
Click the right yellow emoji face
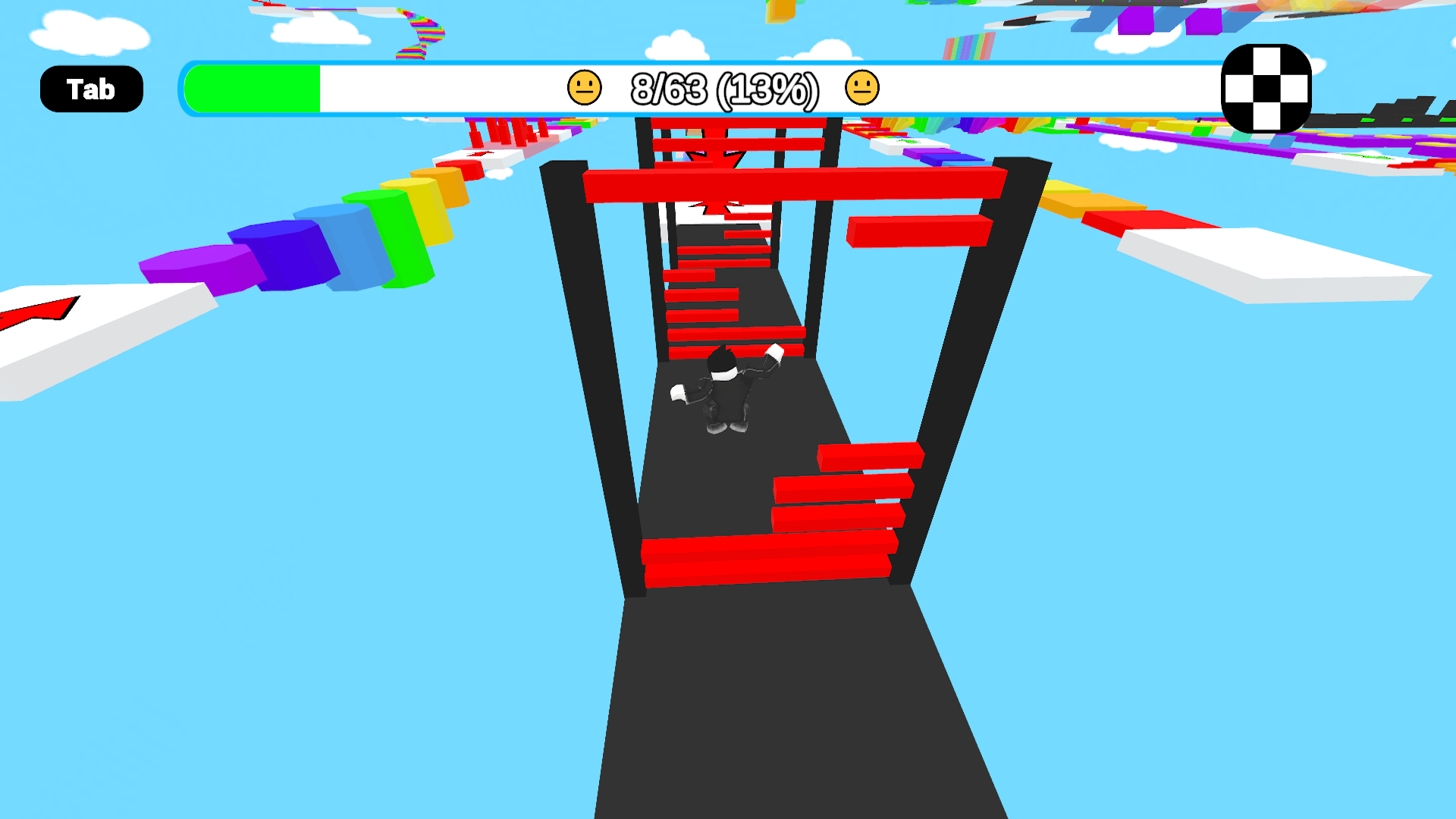point(861,88)
